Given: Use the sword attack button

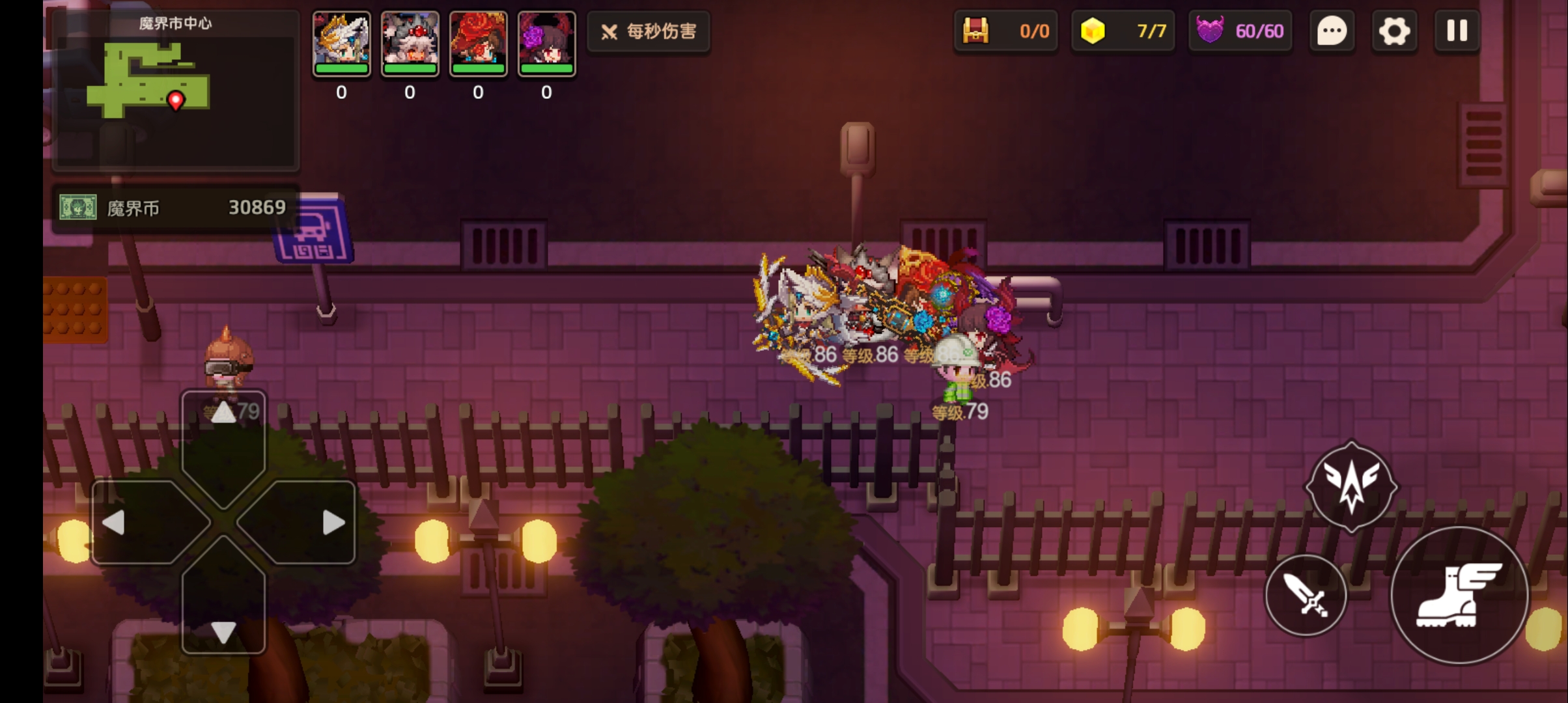Looking at the screenshot, I should pyautogui.click(x=1306, y=595).
